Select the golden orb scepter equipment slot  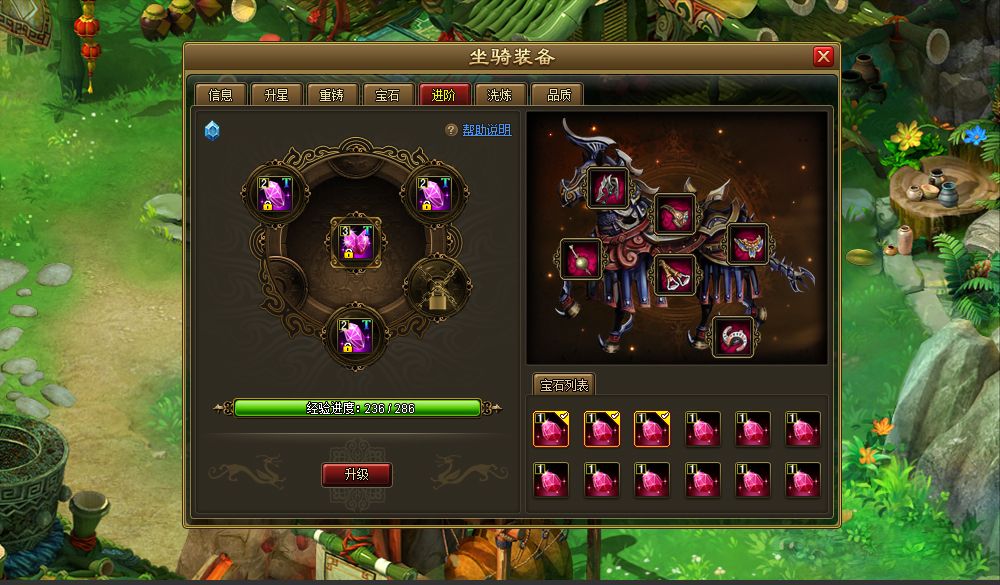pos(580,259)
